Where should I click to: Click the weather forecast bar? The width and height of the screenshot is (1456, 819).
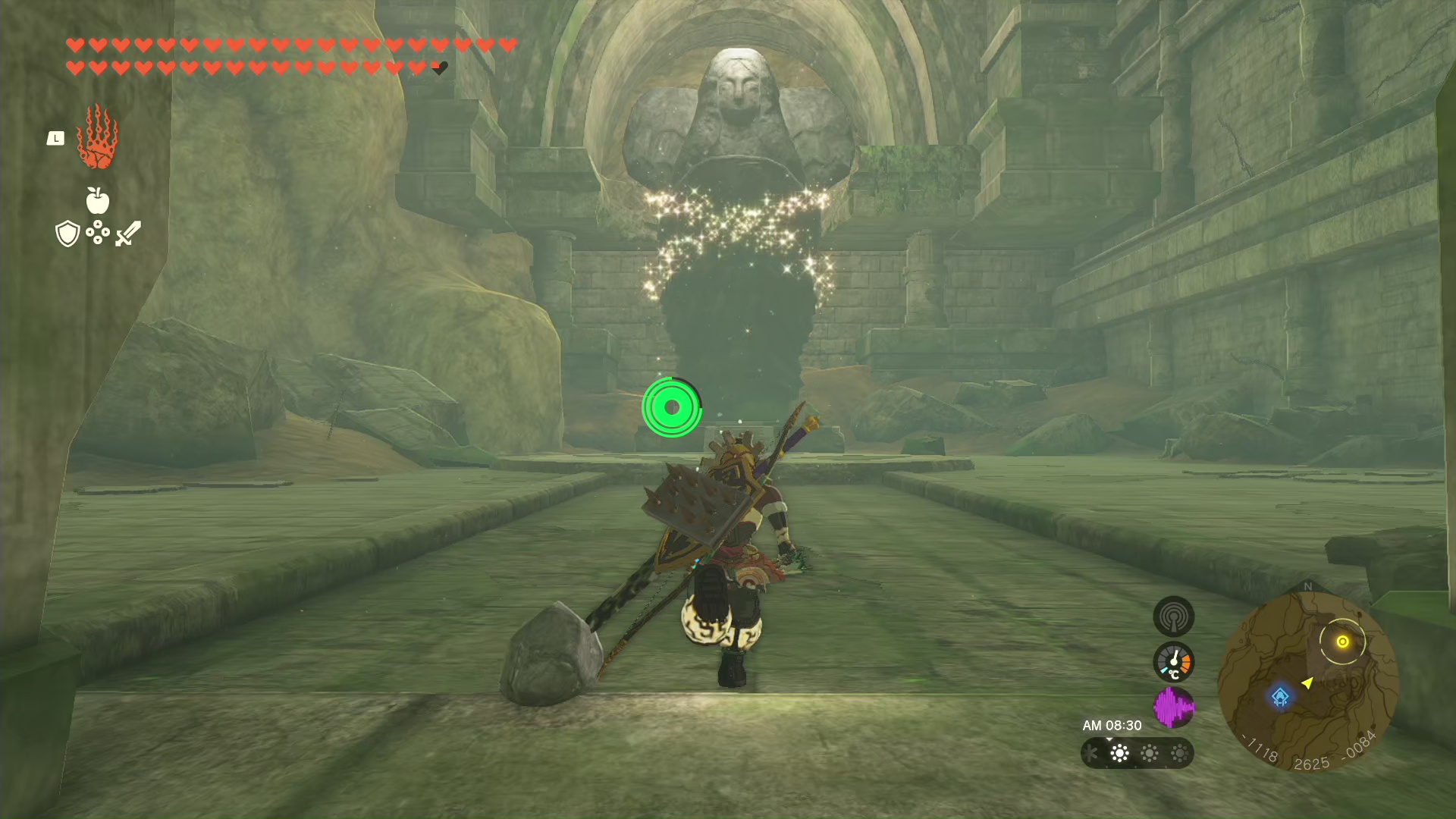click(1137, 753)
